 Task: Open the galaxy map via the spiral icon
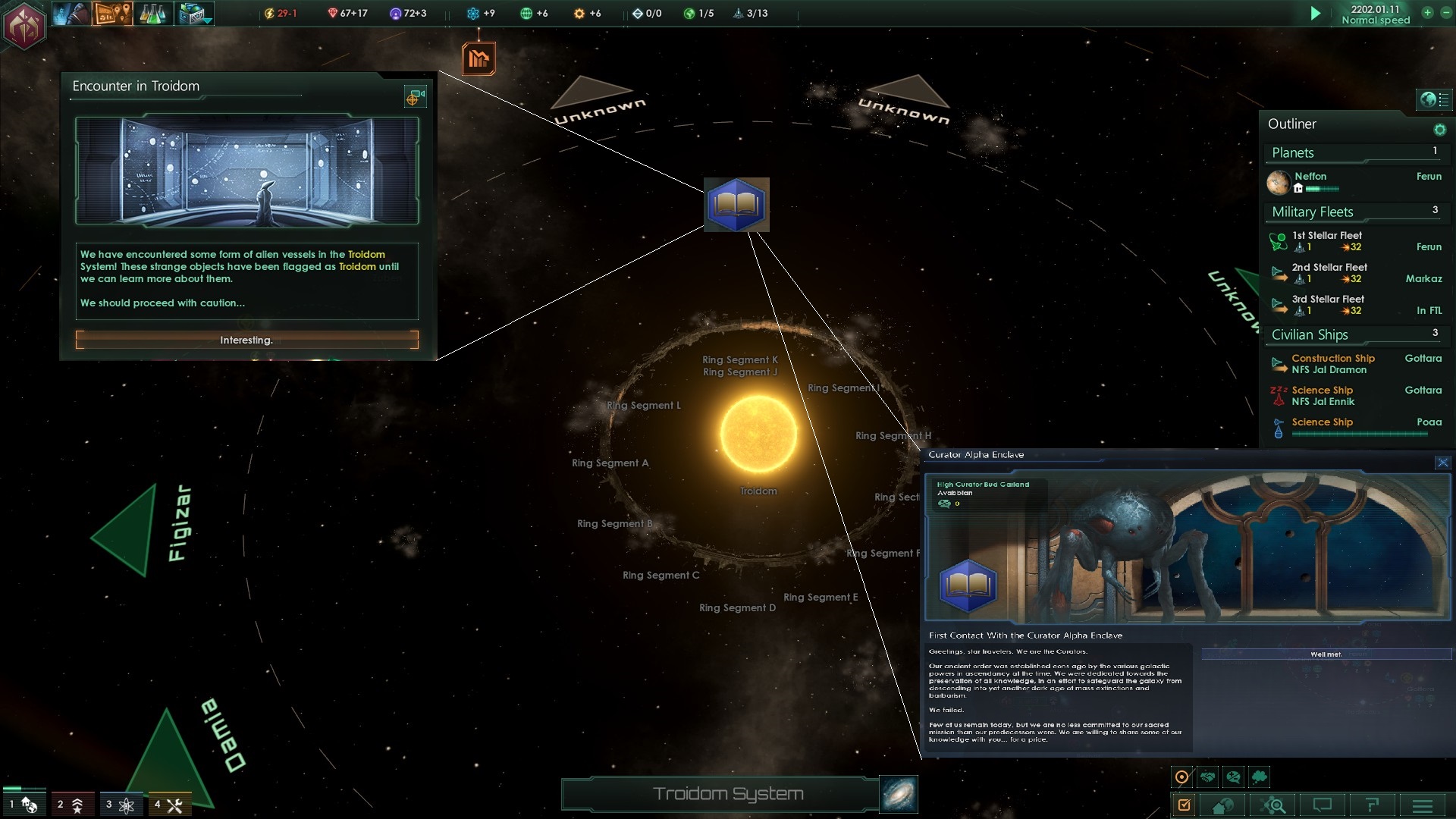click(x=899, y=794)
